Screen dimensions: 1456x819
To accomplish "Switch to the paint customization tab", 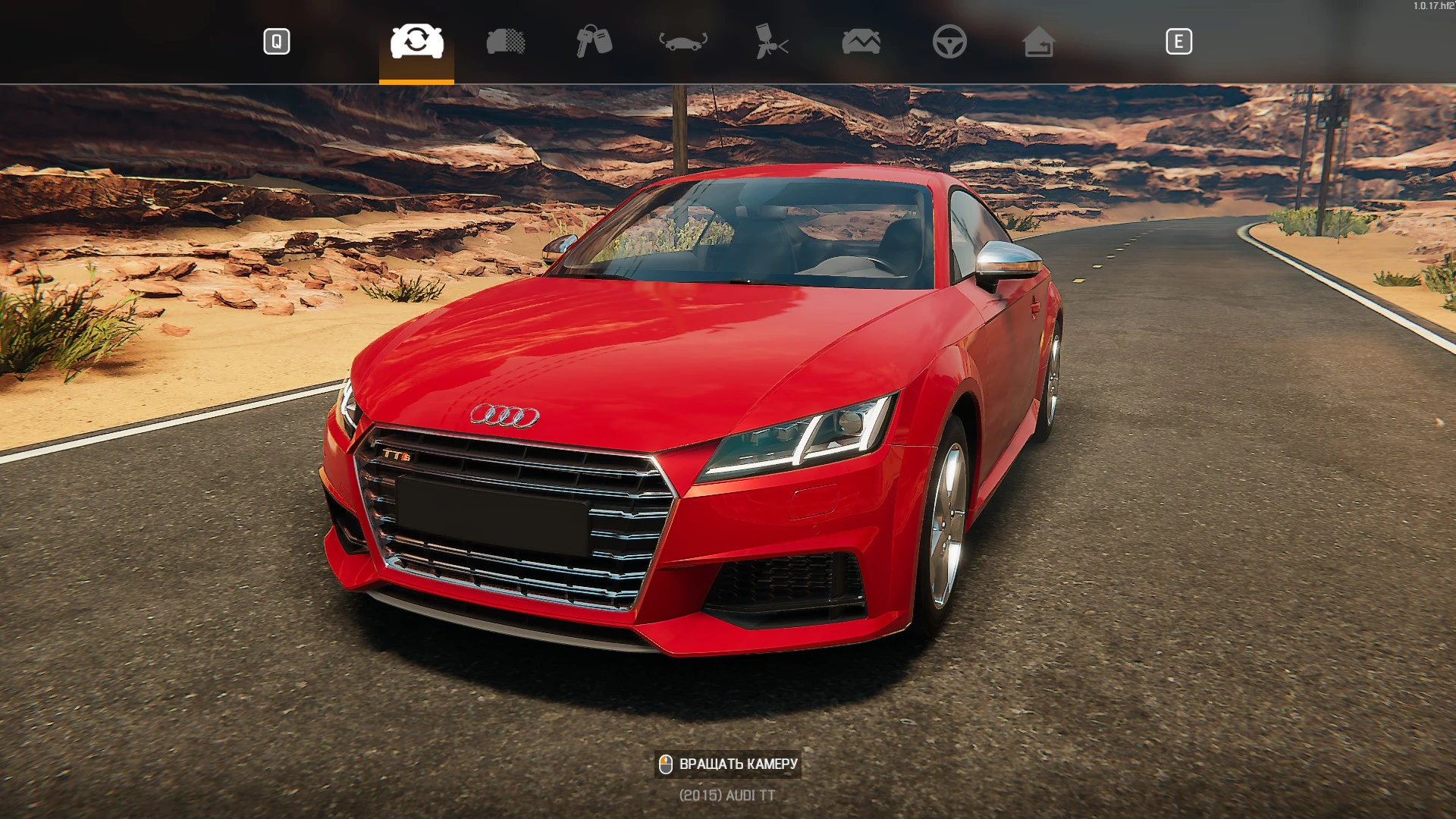I will click(x=772, y=42).
